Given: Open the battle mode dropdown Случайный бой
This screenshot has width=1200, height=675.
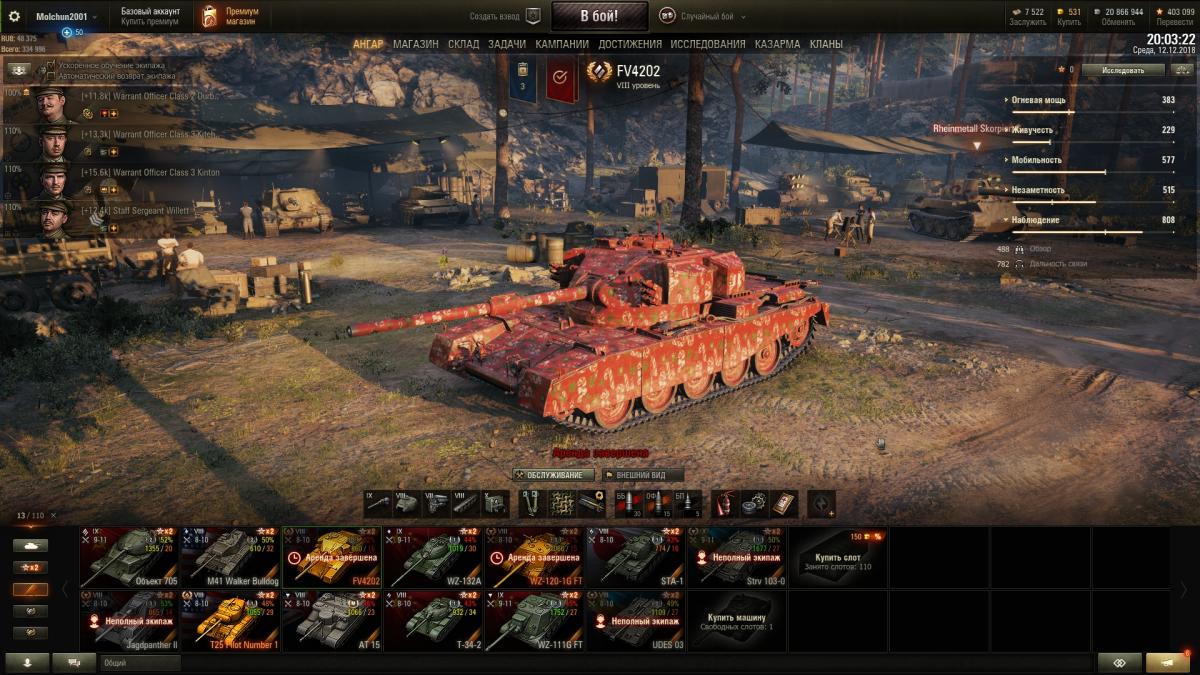Looking at the screenshot, I should 704,16.
